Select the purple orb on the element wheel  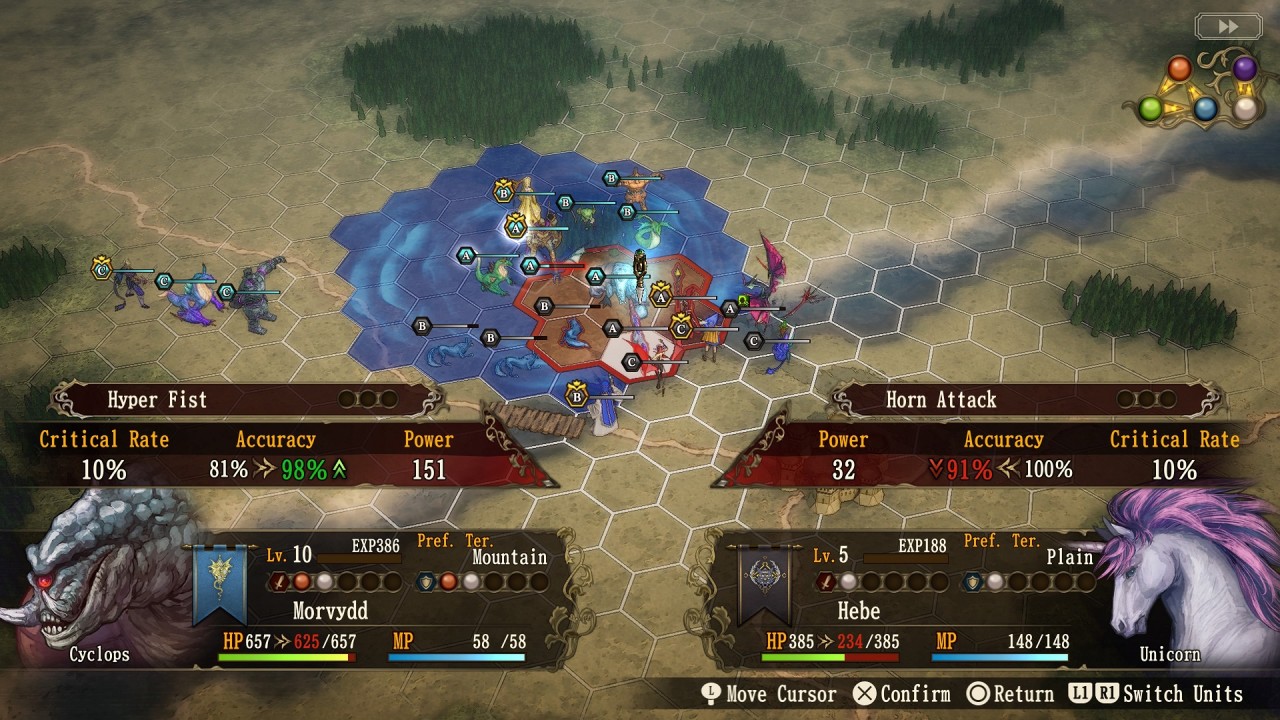tap(1244, 68)
